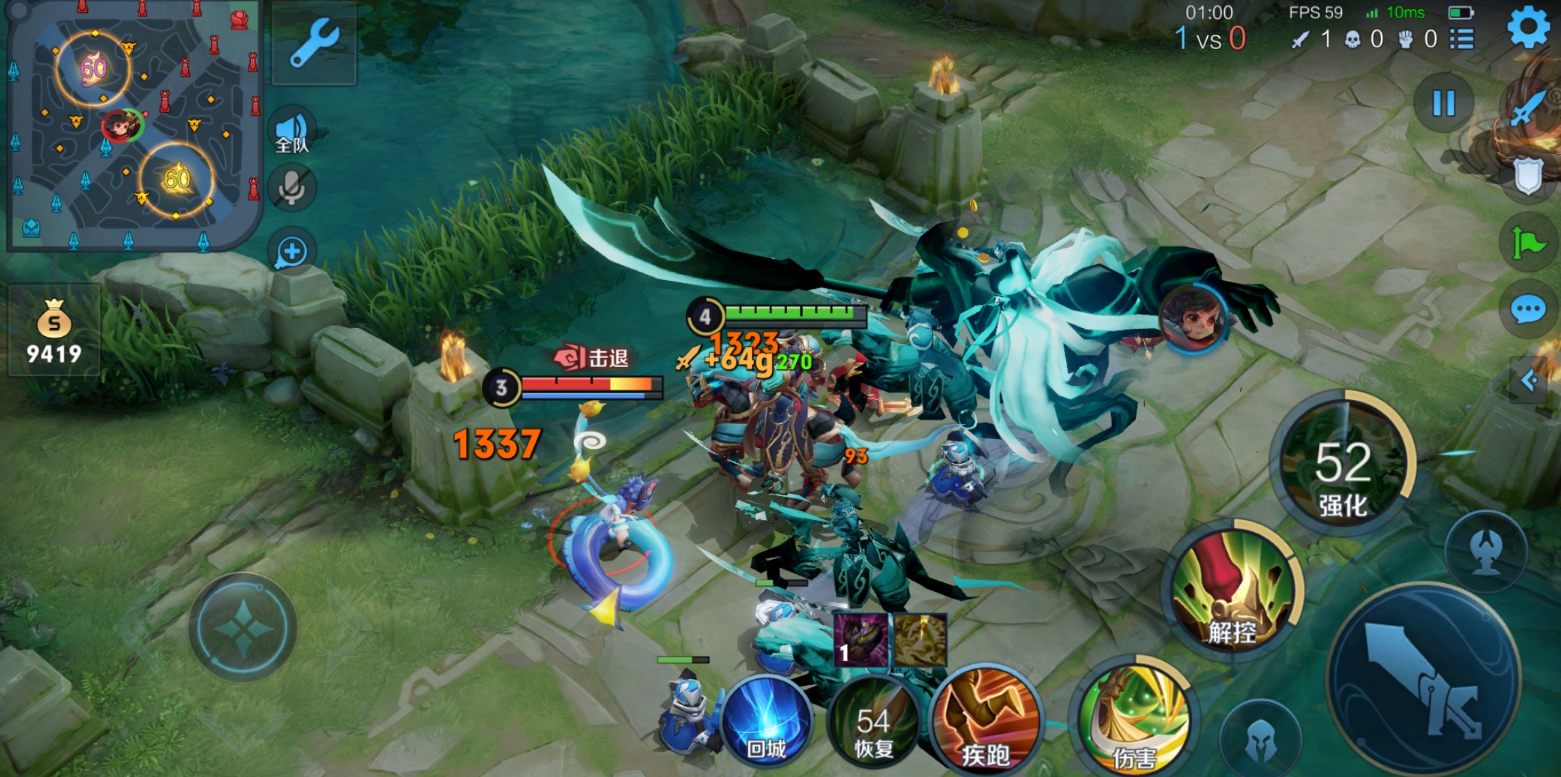Open the chat speech bubble
Viewport: 1561px width, 777px height.
tap(1527, 309)
